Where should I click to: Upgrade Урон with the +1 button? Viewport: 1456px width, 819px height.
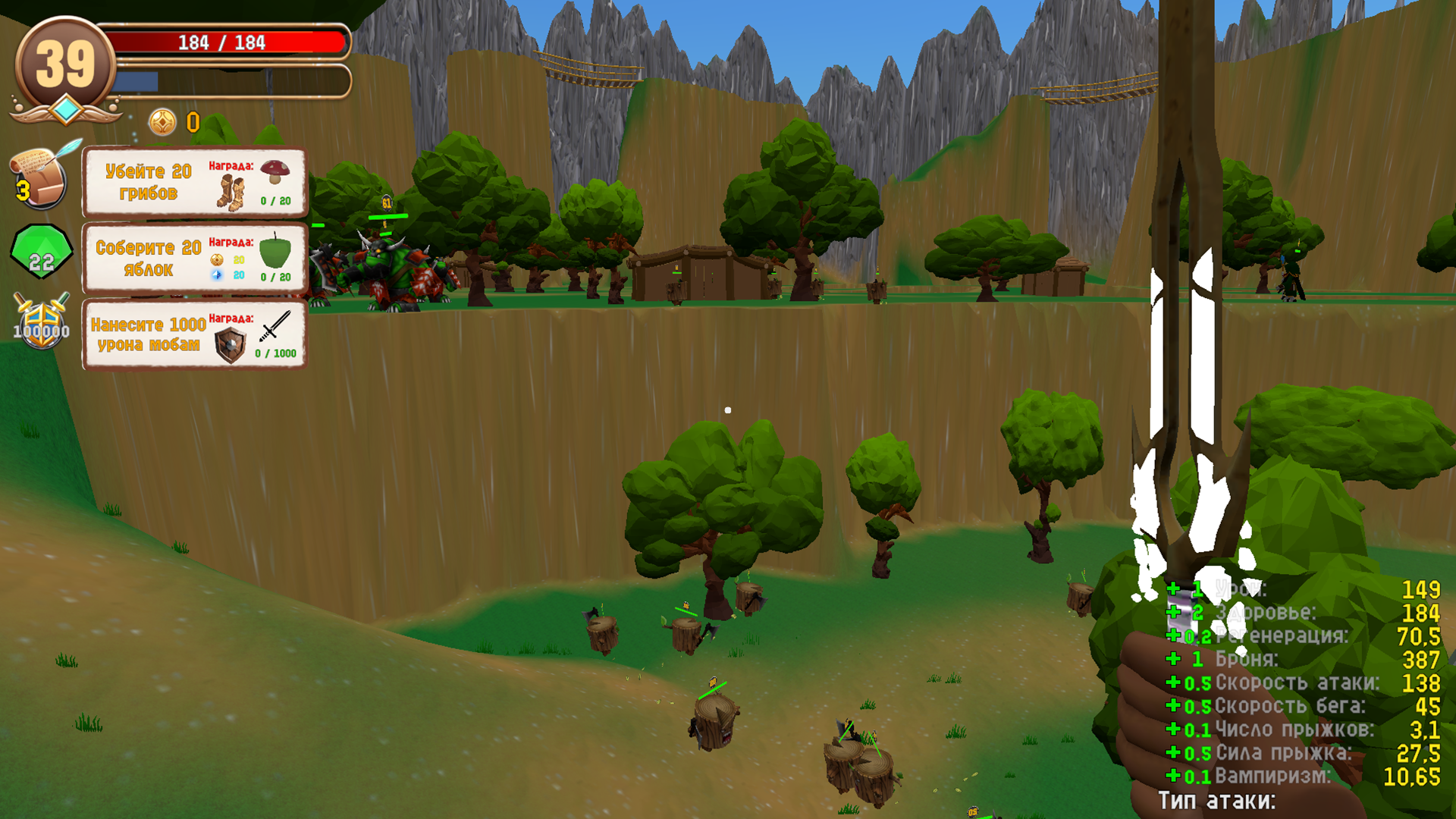pyautogui.click(x=1173, y=589)
